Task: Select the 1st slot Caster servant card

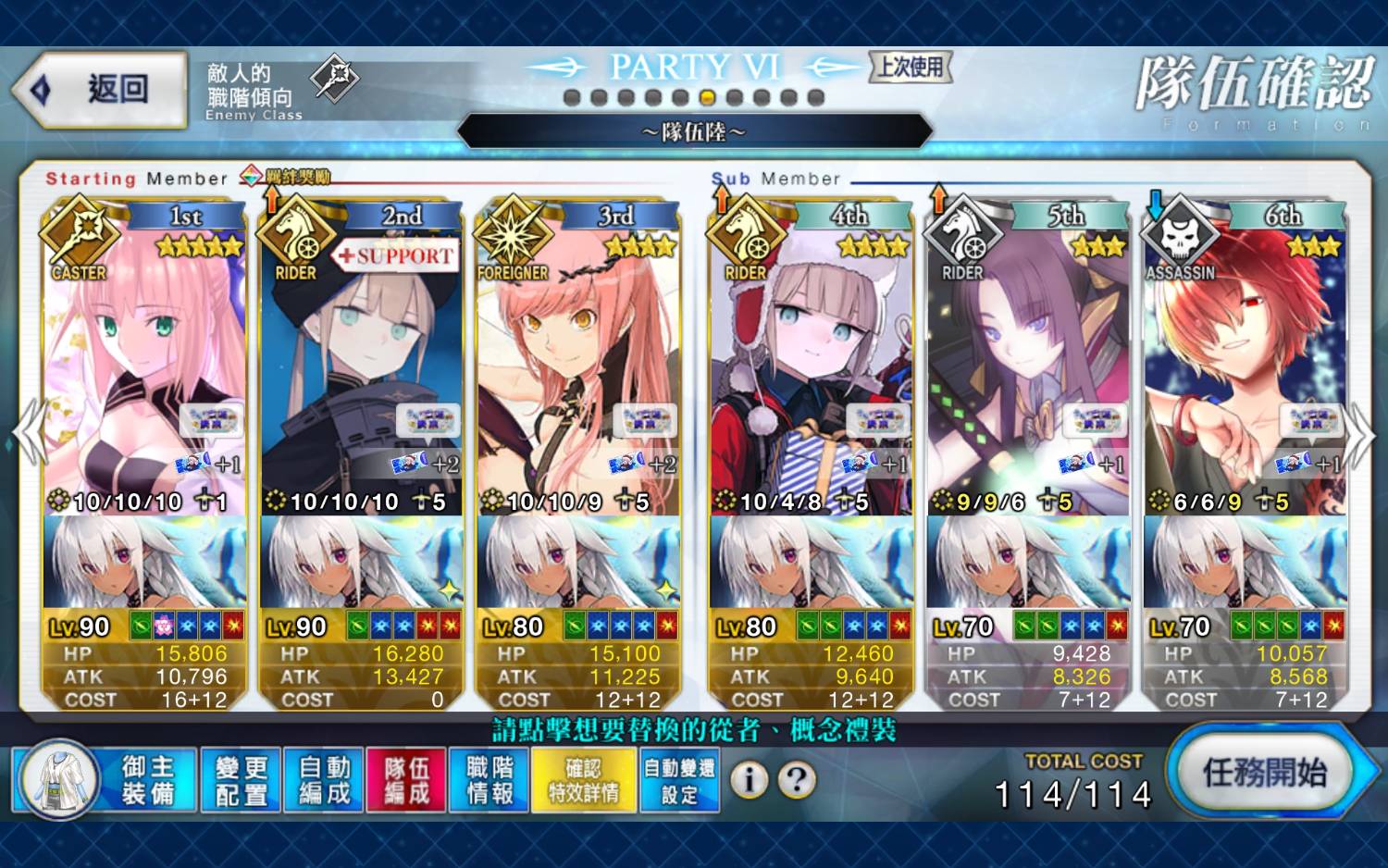Action: tap(144, 370)
